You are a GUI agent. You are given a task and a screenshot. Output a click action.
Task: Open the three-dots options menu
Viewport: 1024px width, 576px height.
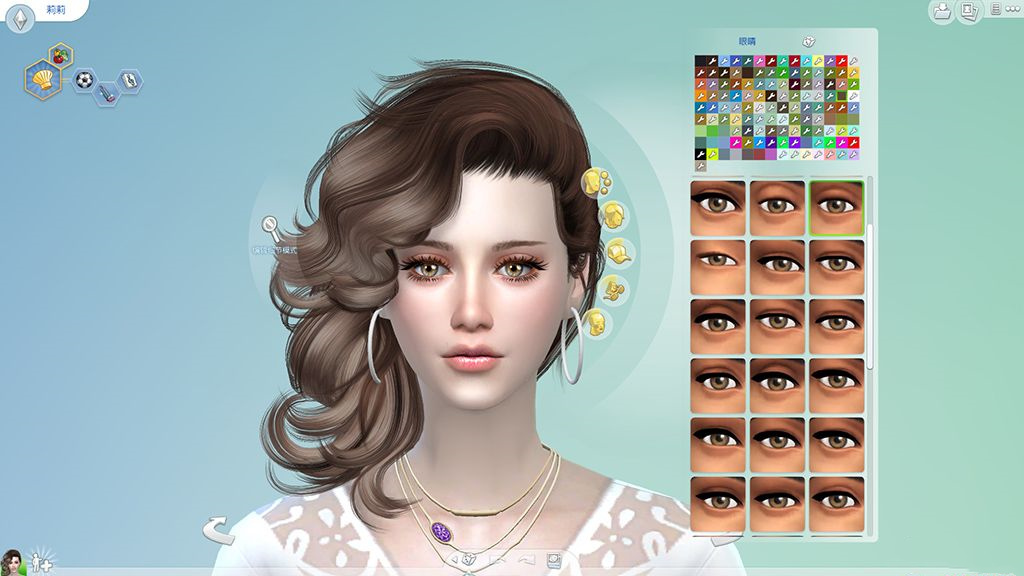(x=1015, y=8)
